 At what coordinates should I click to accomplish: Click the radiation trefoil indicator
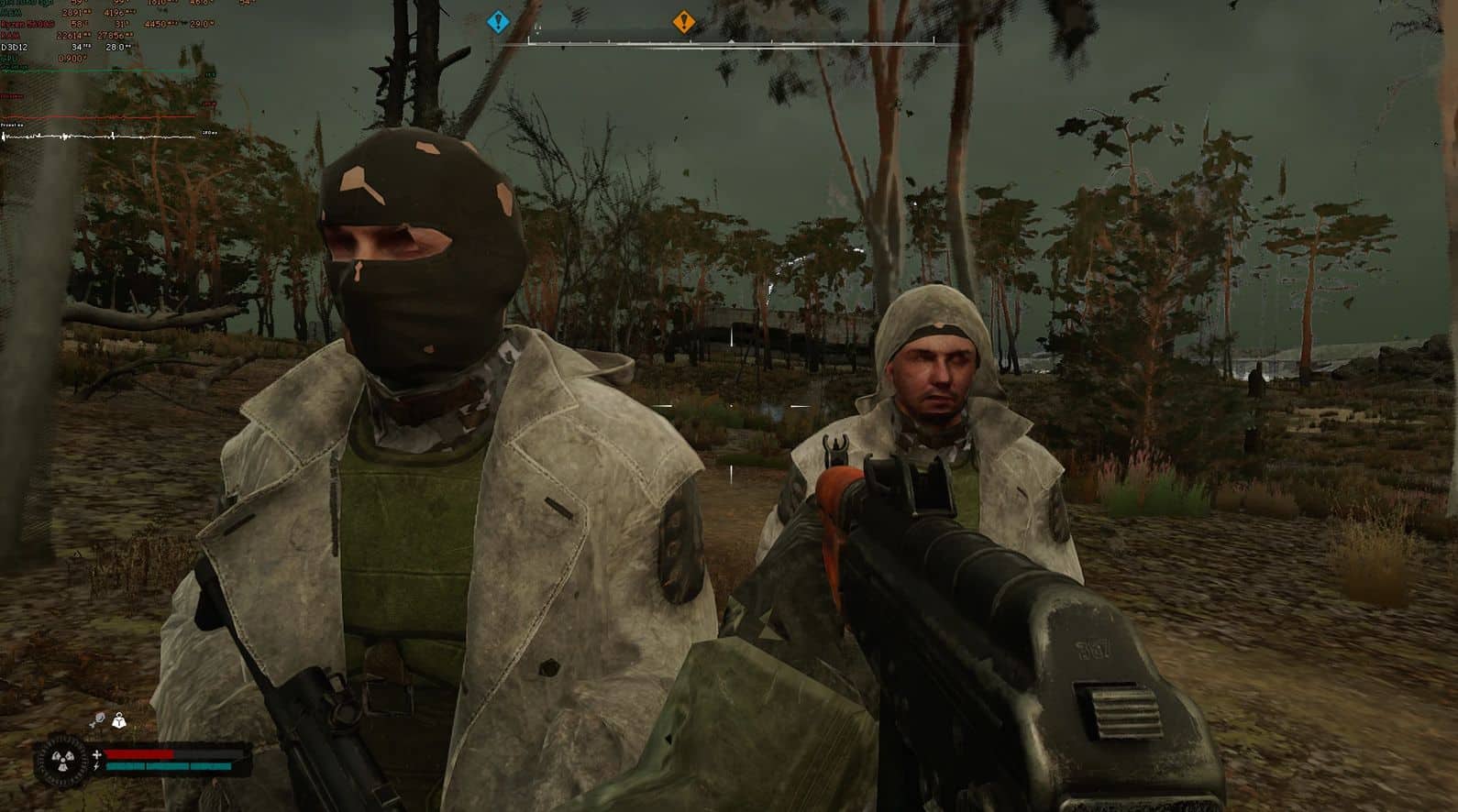(x=63, y=761)
